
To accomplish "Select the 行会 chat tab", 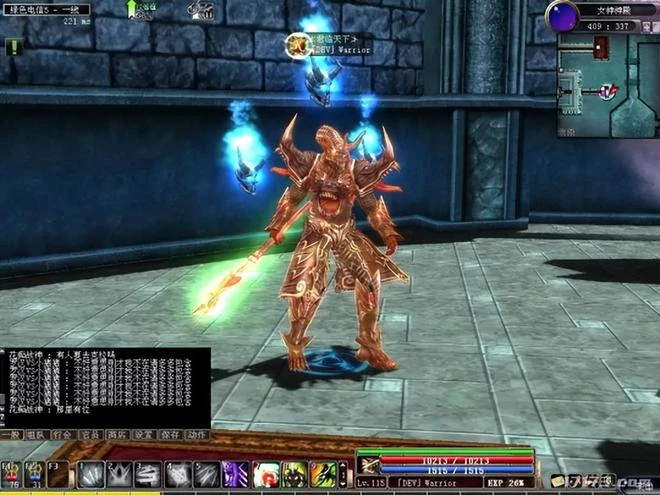I will tap(64, 435).
